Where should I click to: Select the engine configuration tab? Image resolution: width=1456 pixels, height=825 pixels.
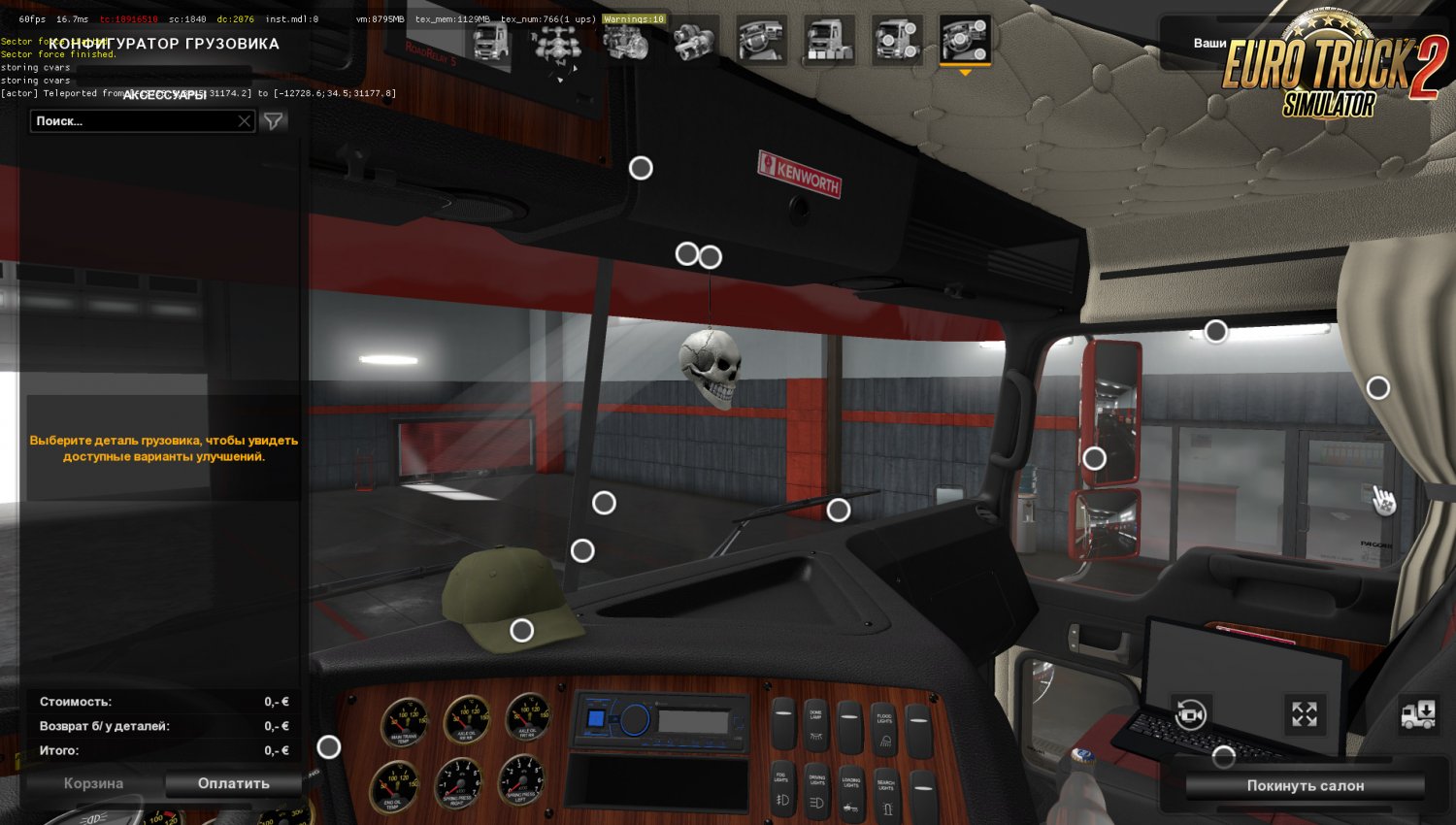626,43
